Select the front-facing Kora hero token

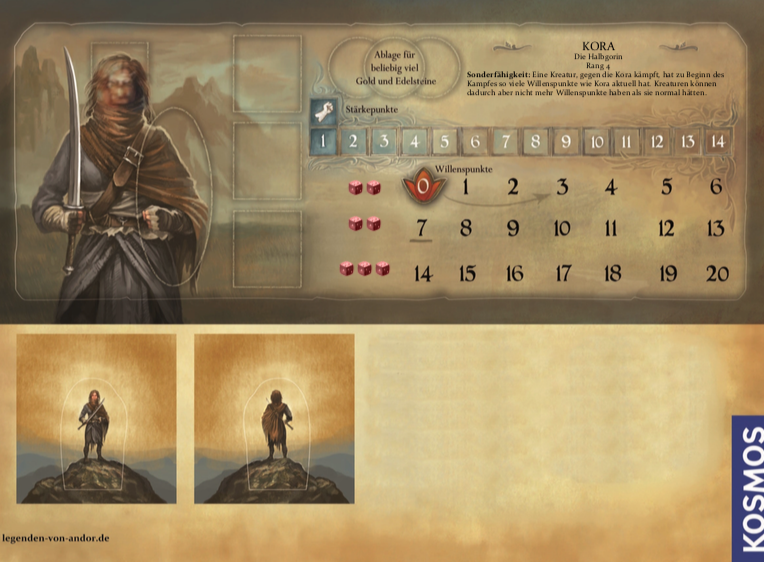96,418
